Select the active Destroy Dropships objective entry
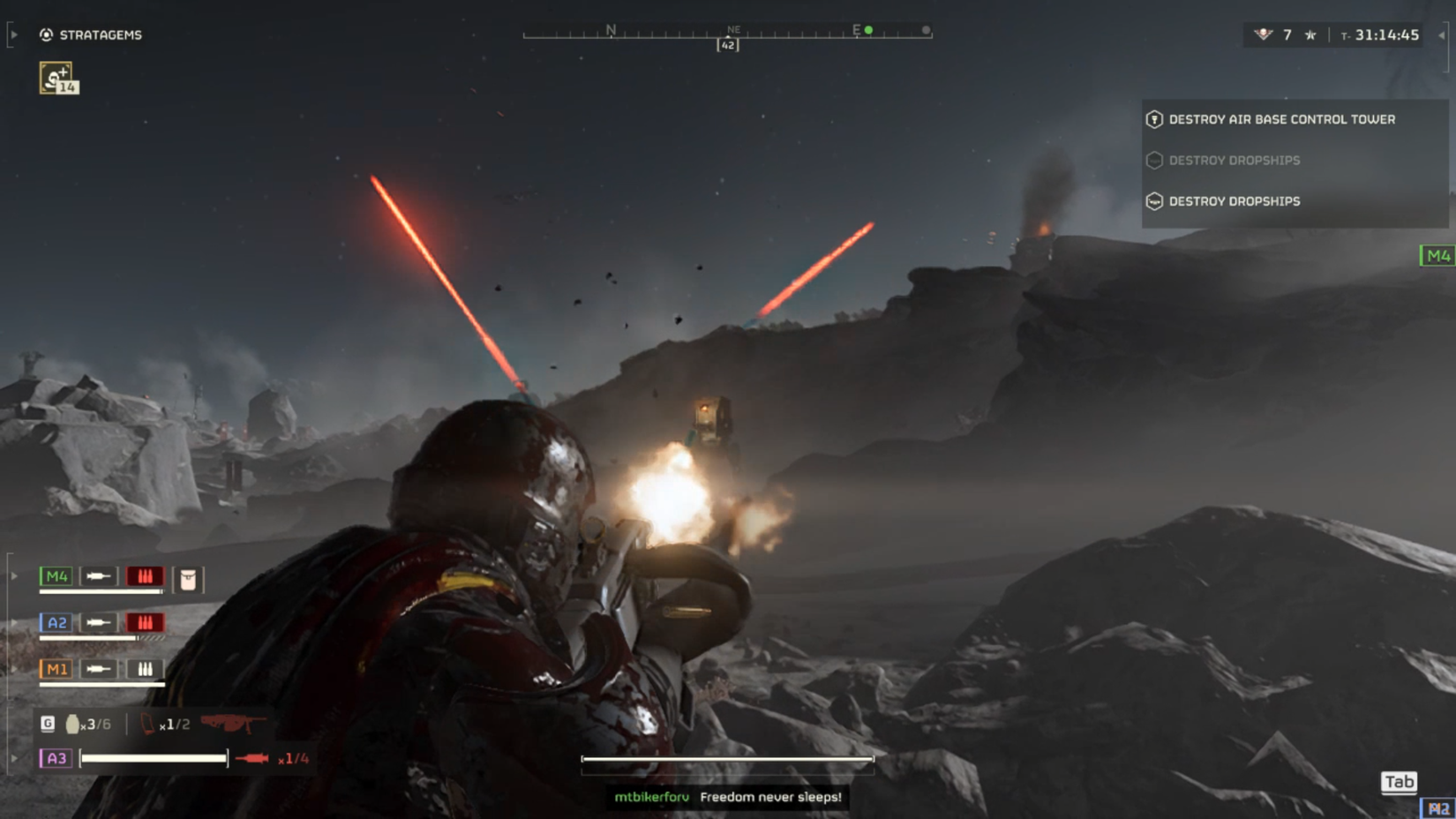1456x819 pixels. (1234, 201)
